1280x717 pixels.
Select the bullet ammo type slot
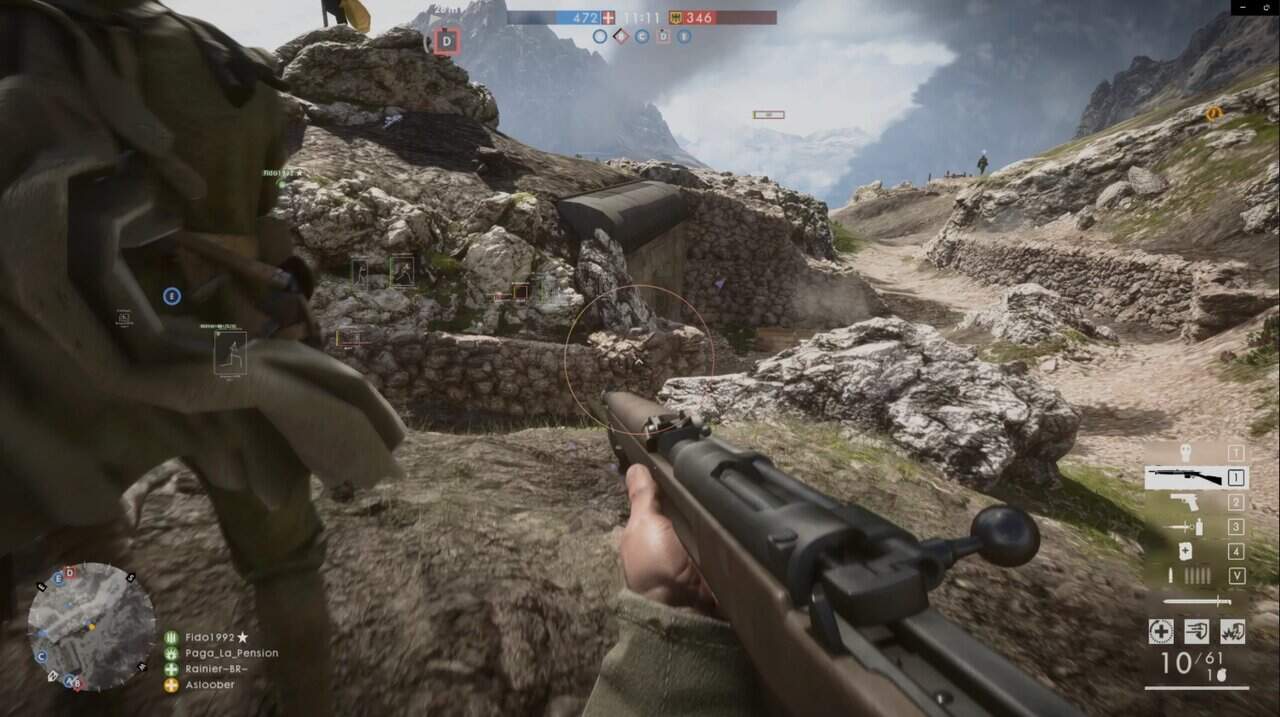click(1173, 576)
